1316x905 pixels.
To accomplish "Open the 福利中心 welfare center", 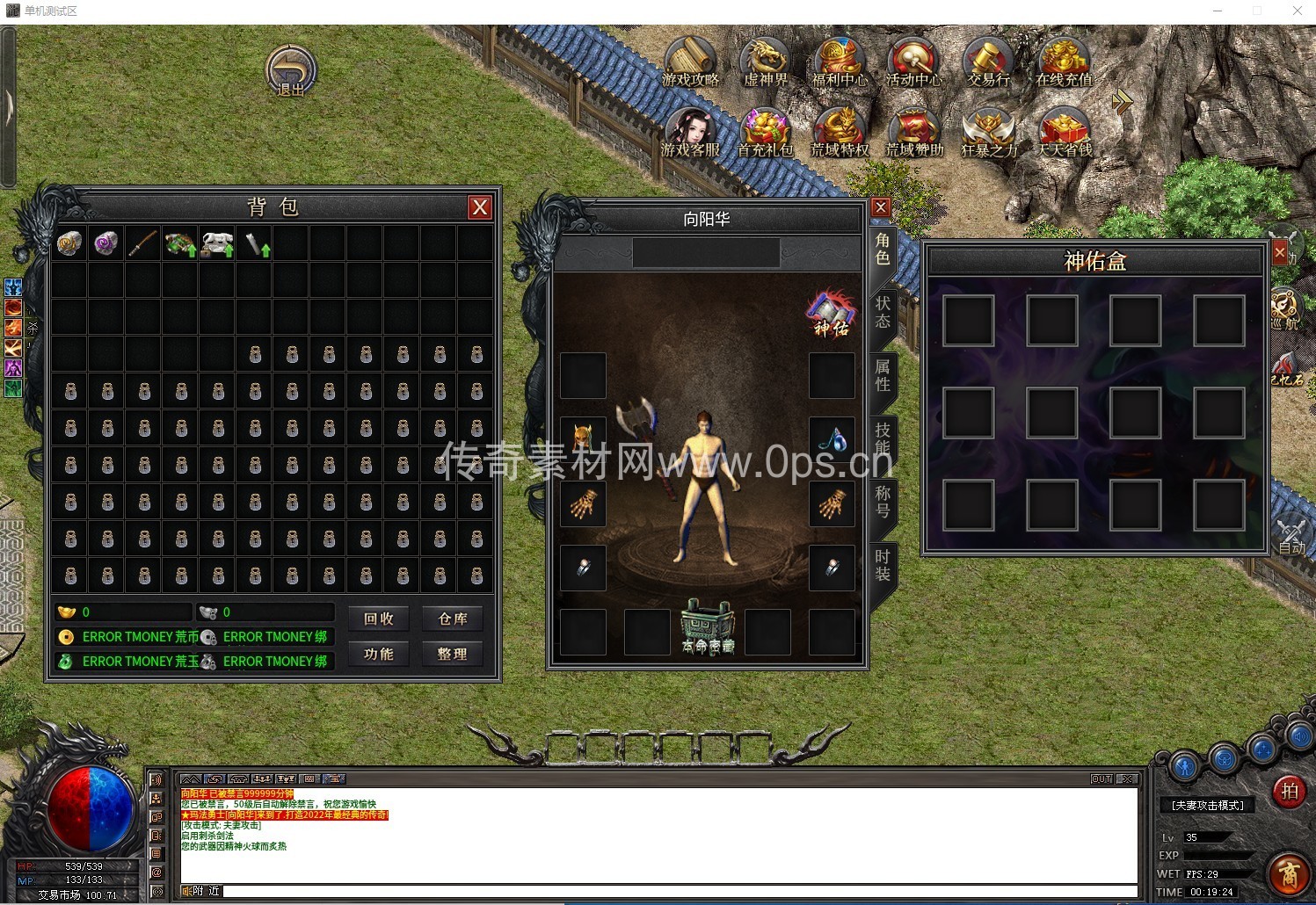I will tap(840, 62).
